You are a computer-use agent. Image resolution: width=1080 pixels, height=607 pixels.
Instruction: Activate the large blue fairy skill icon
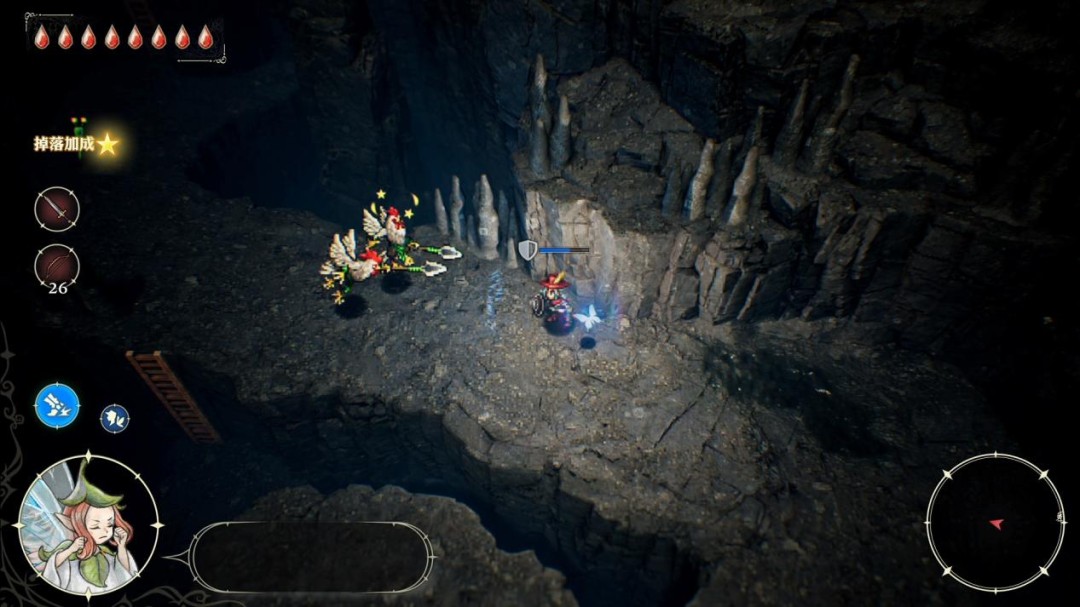[x=57, y=406]
